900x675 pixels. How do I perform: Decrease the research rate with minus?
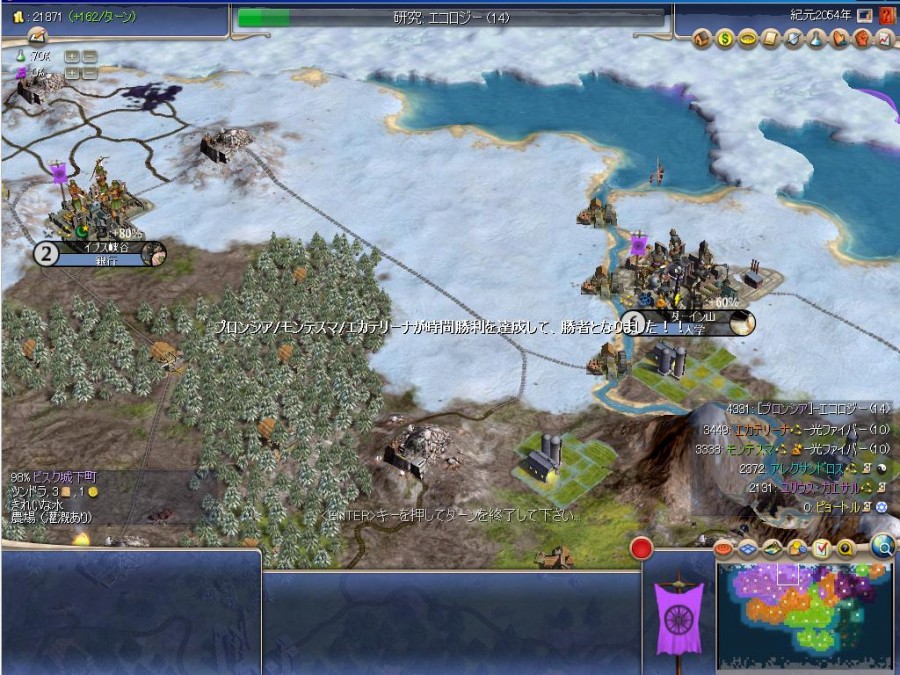tap(90, 57)
